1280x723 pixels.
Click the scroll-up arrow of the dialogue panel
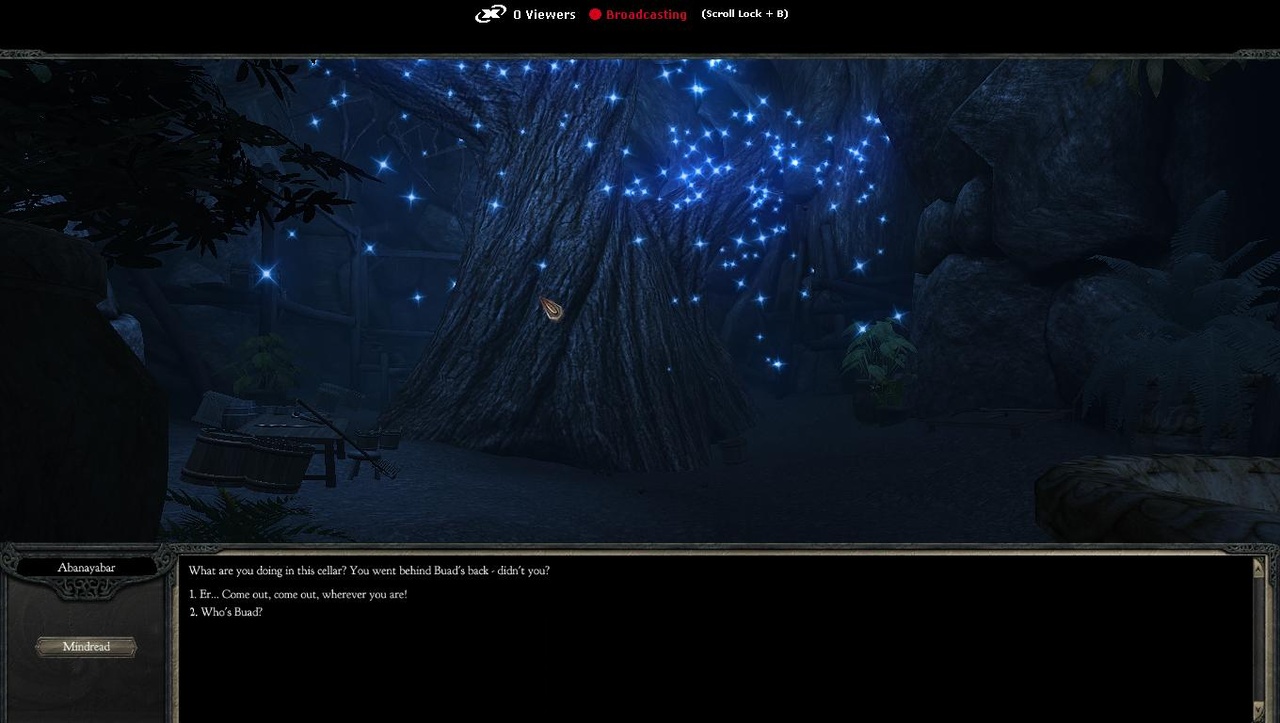[1258, 568]
